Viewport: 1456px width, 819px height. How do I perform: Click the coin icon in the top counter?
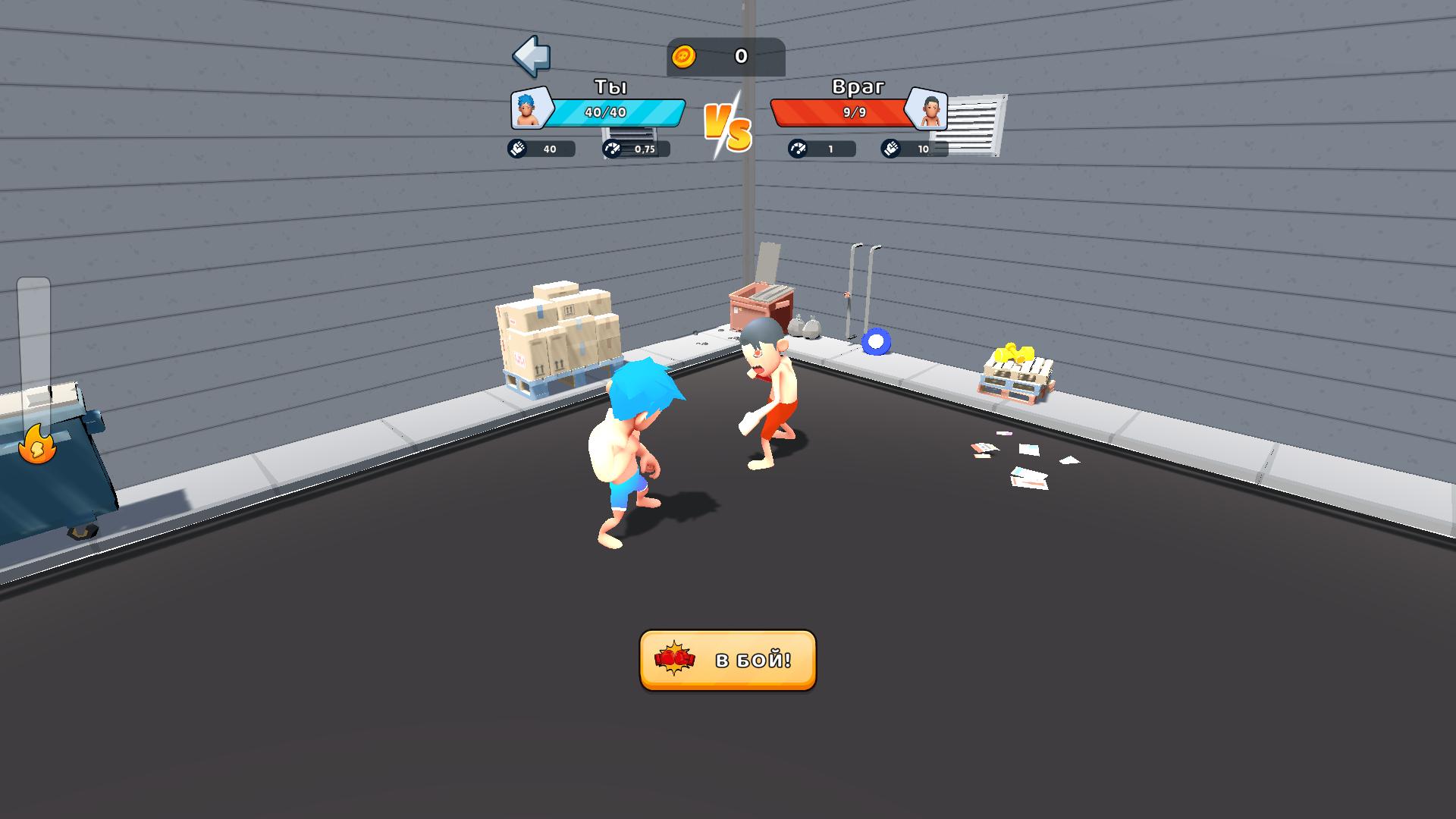685,55
